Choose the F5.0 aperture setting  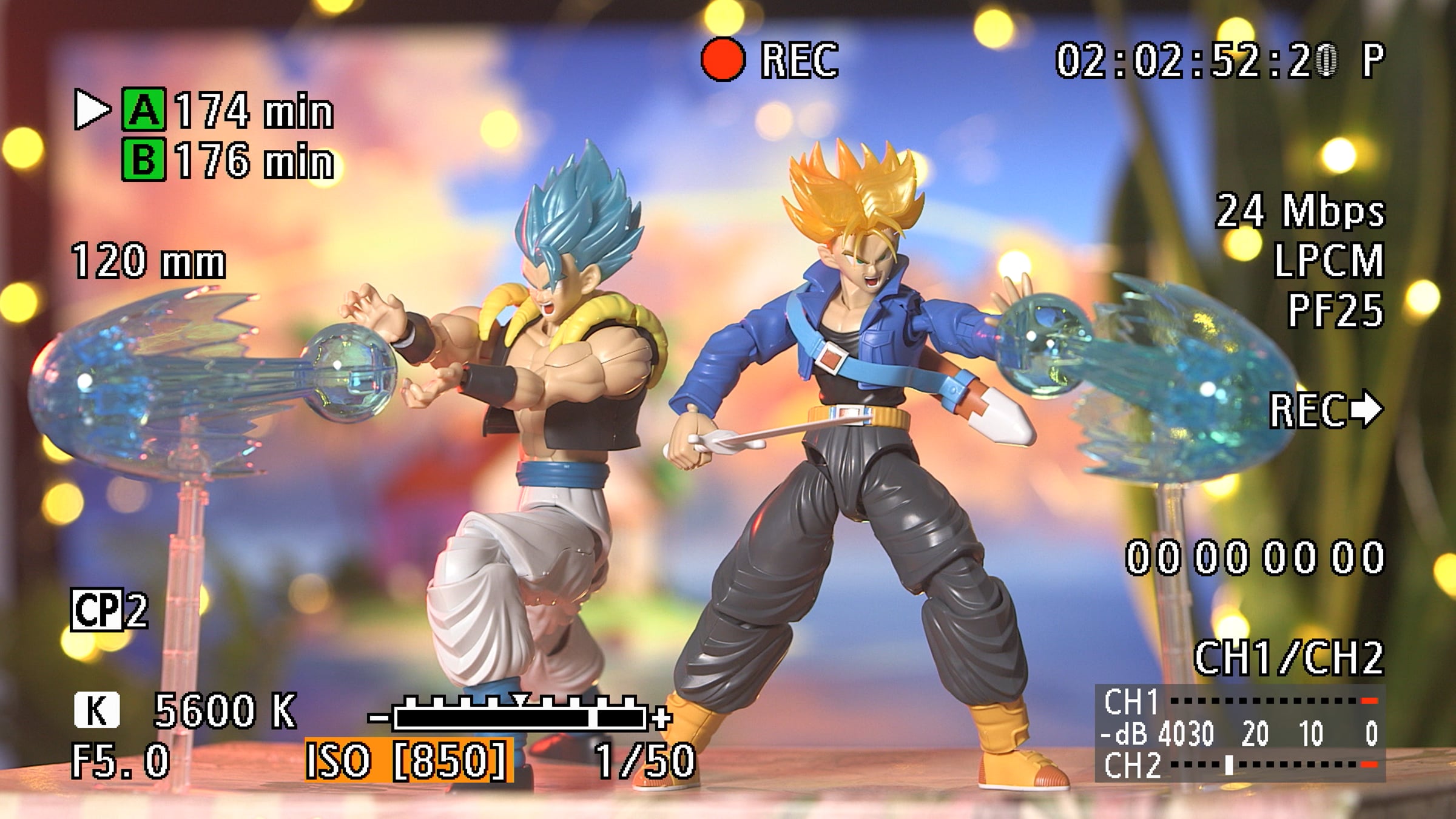click(x=121, y=761)
